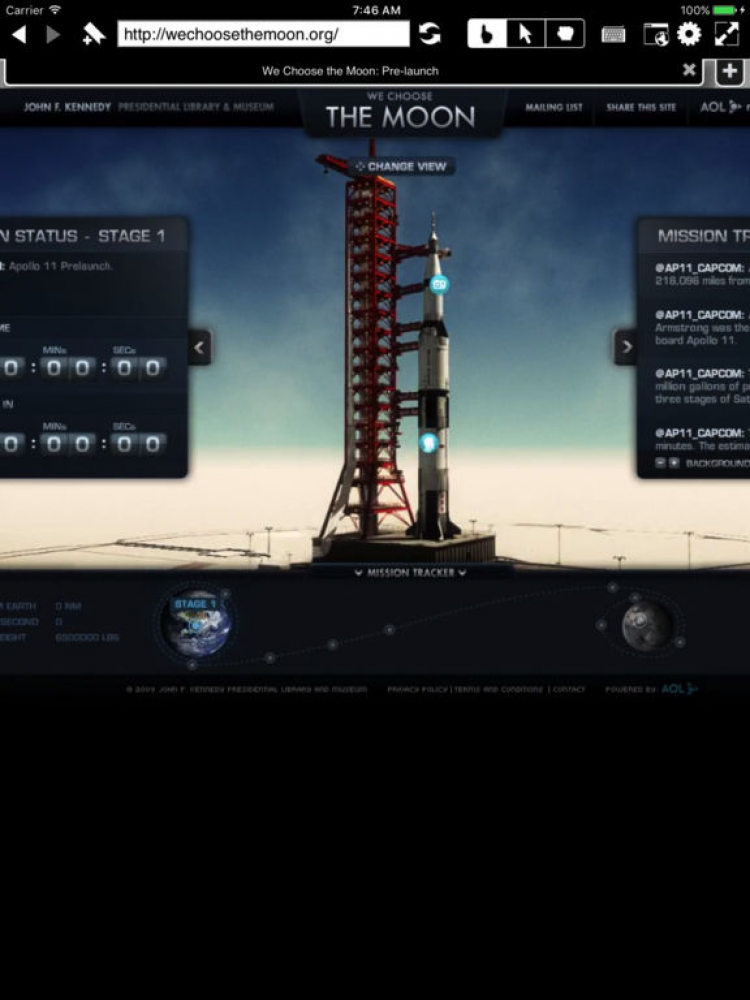Collapse the Mission Tracker bar
The image size is (750, 1000).
point(410,573)
